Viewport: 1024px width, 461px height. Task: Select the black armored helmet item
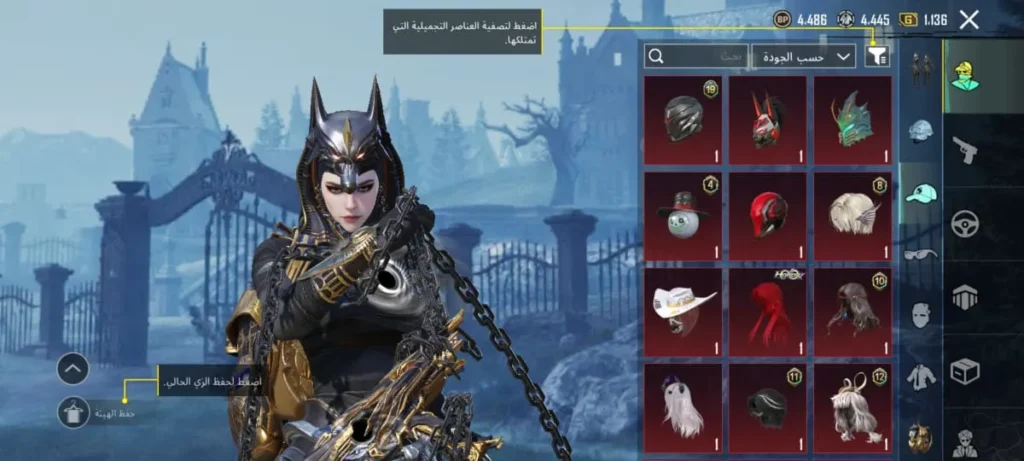683,119
